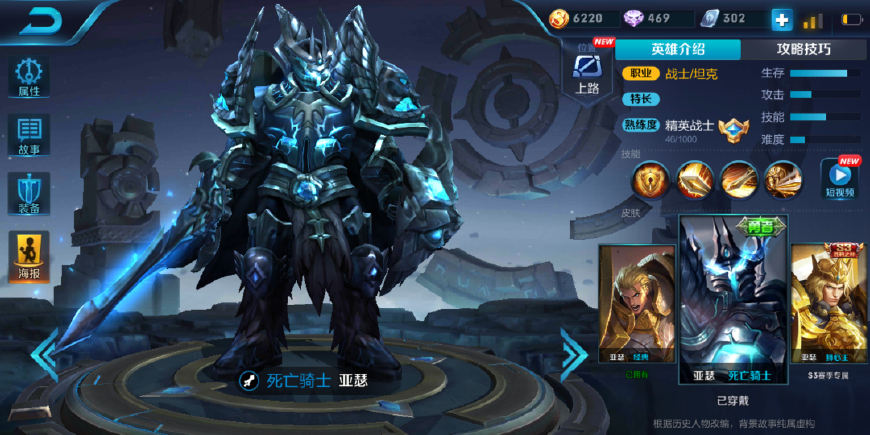Show the 海报 poster view
The image size is (870, 435).
28,254
